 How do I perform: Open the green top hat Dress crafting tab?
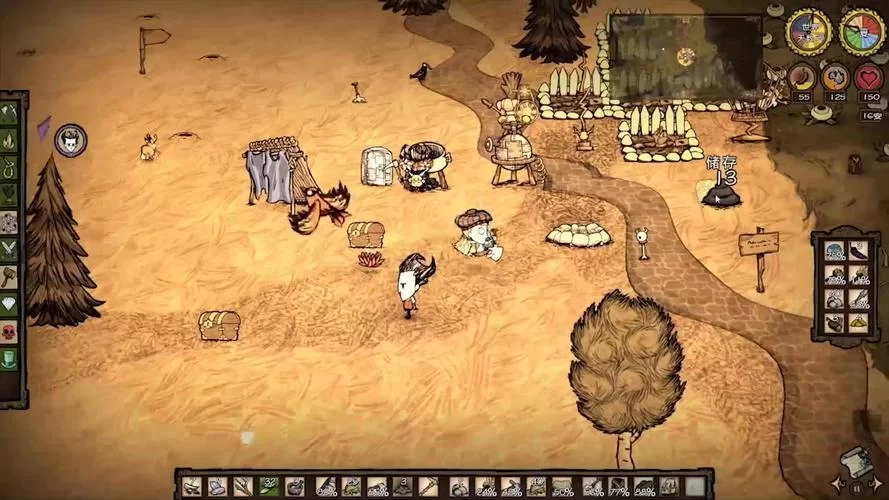click(10, 359)
